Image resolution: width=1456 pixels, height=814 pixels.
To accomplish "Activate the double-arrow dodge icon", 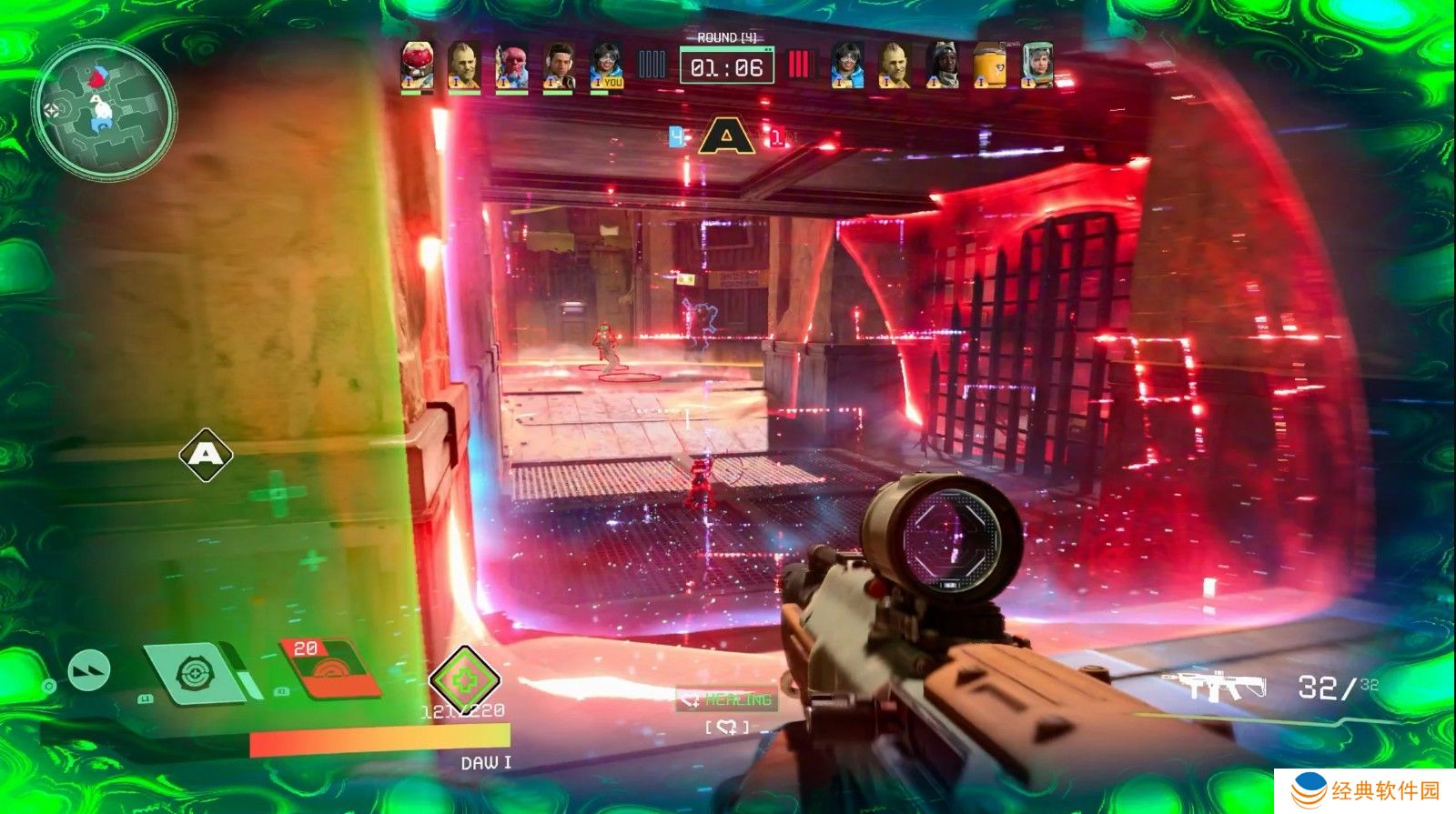I will click(x=89, y=670).
